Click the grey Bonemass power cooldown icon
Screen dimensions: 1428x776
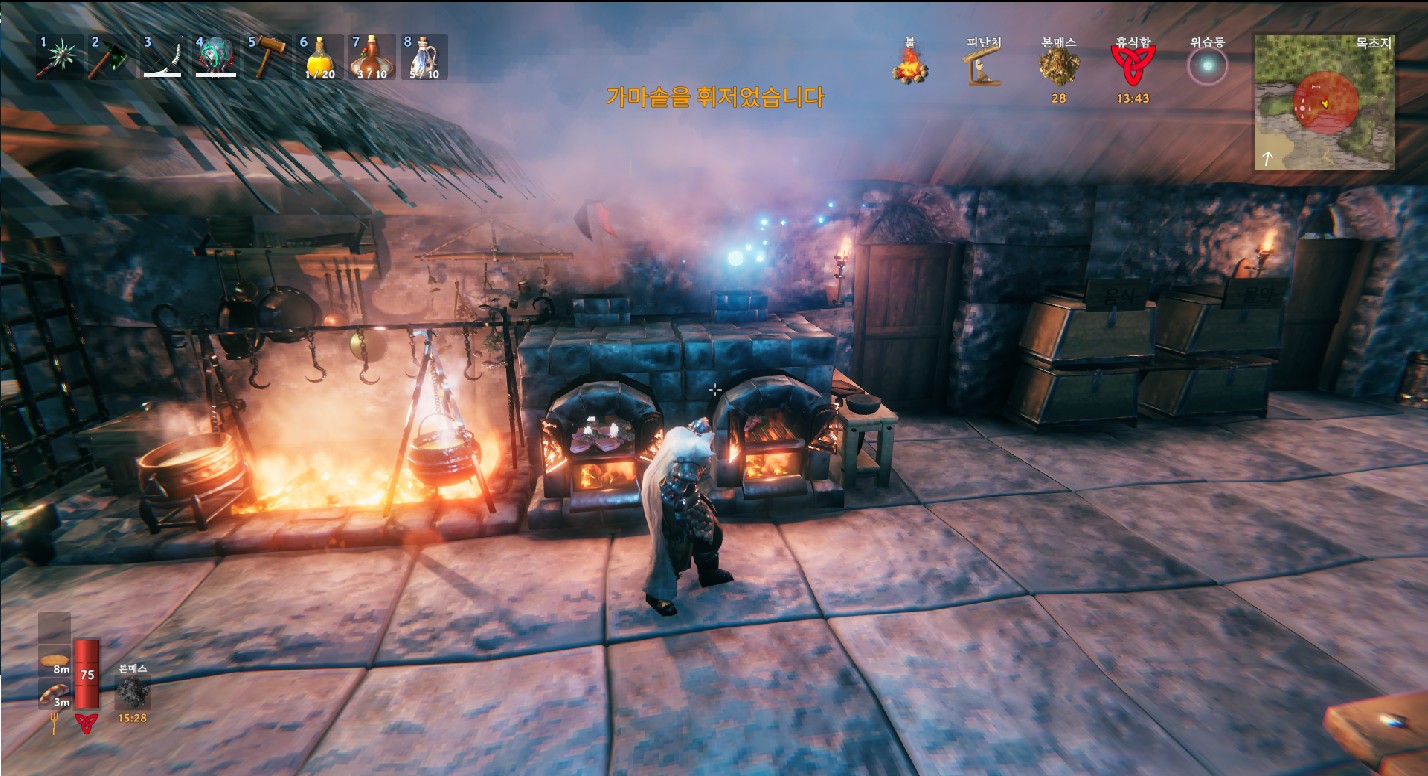(x=133, y=692)
